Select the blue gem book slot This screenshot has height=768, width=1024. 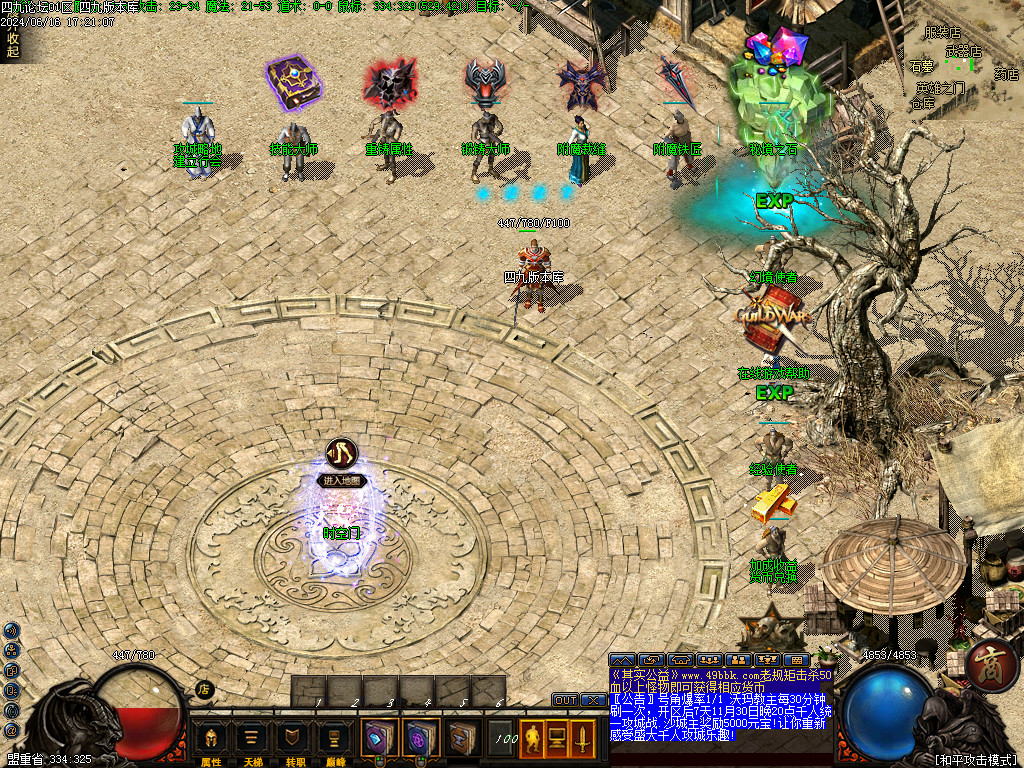point(380,739)
